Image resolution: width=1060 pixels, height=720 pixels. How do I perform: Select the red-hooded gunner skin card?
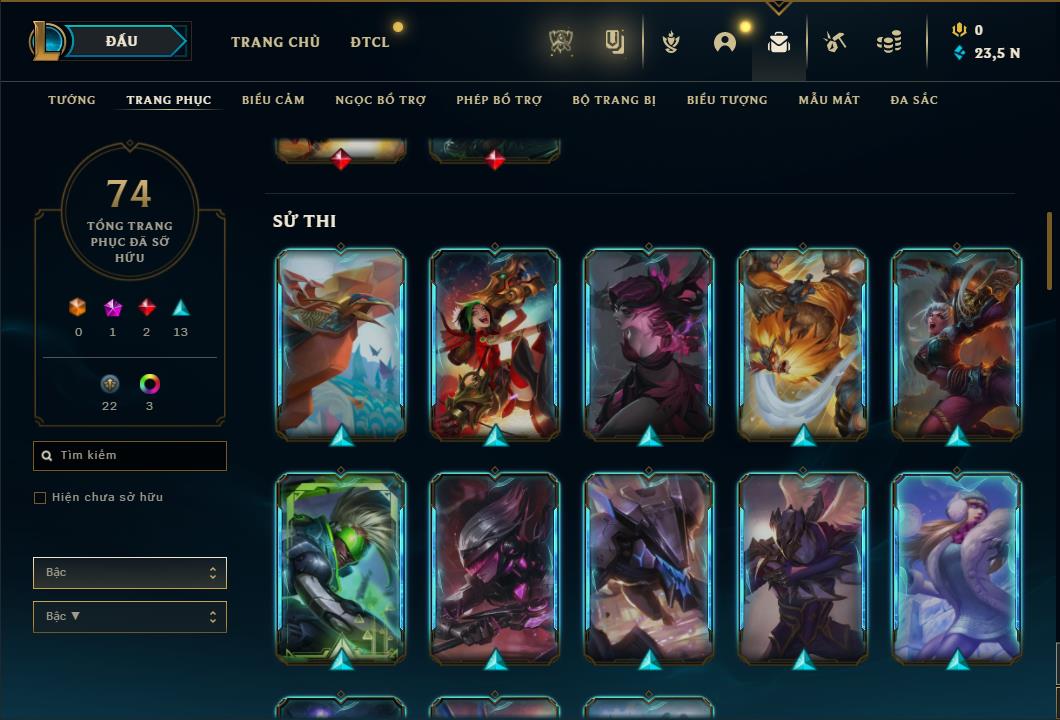(x=495, y=342)
